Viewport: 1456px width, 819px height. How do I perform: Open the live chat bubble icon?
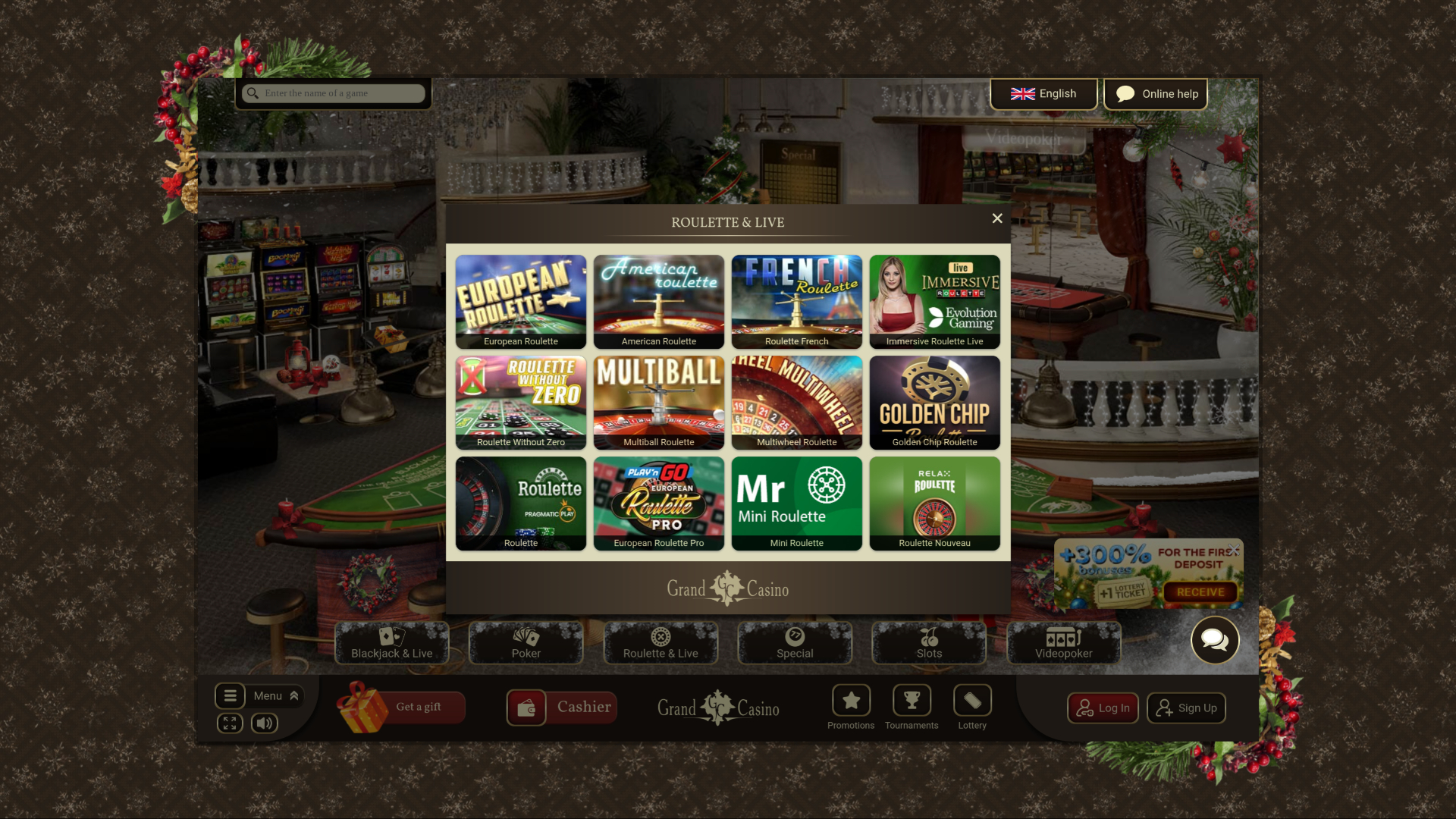[1214, 640]
